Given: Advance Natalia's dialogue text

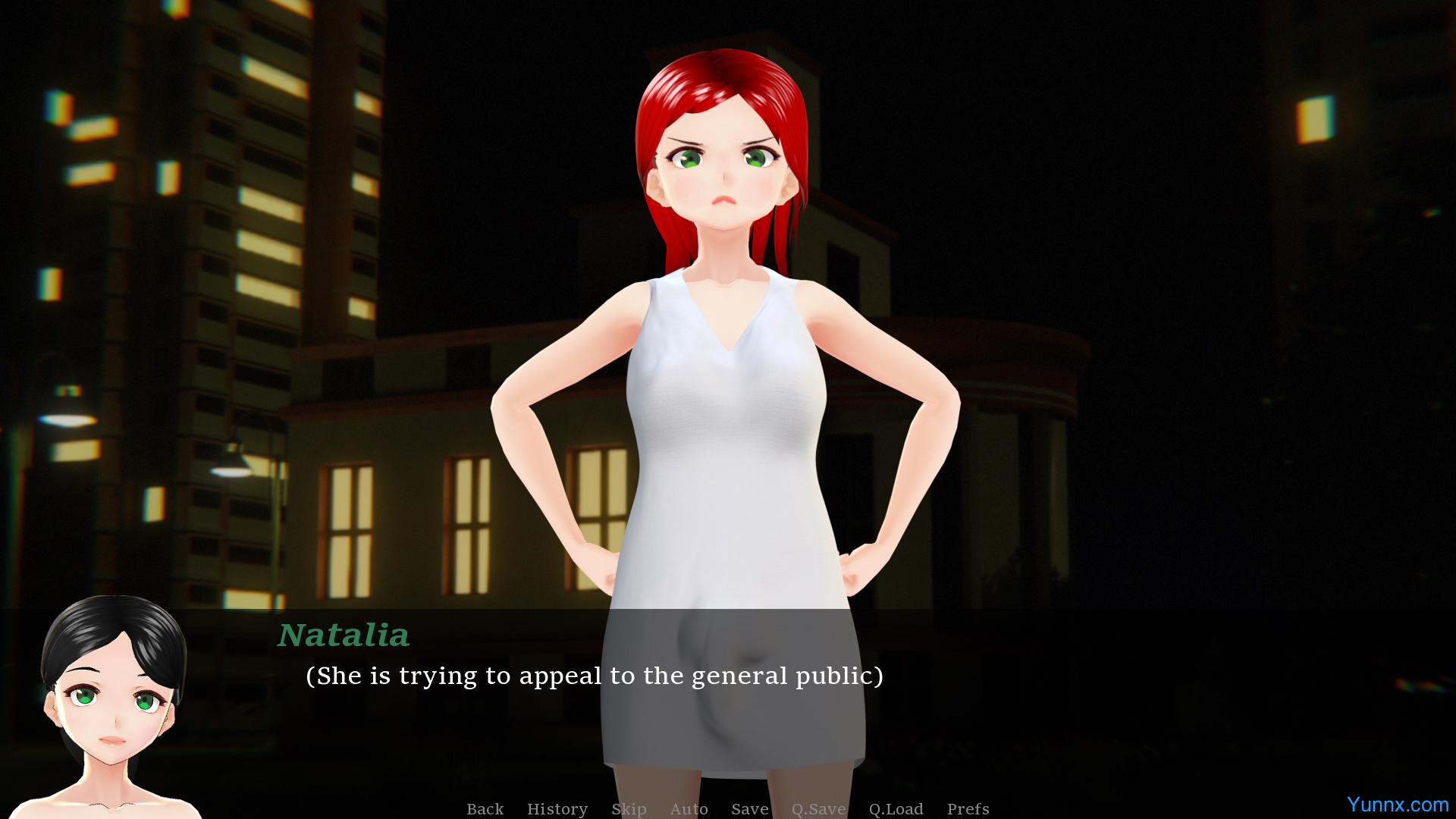Looking at the screenshot, I should point(594,676).
